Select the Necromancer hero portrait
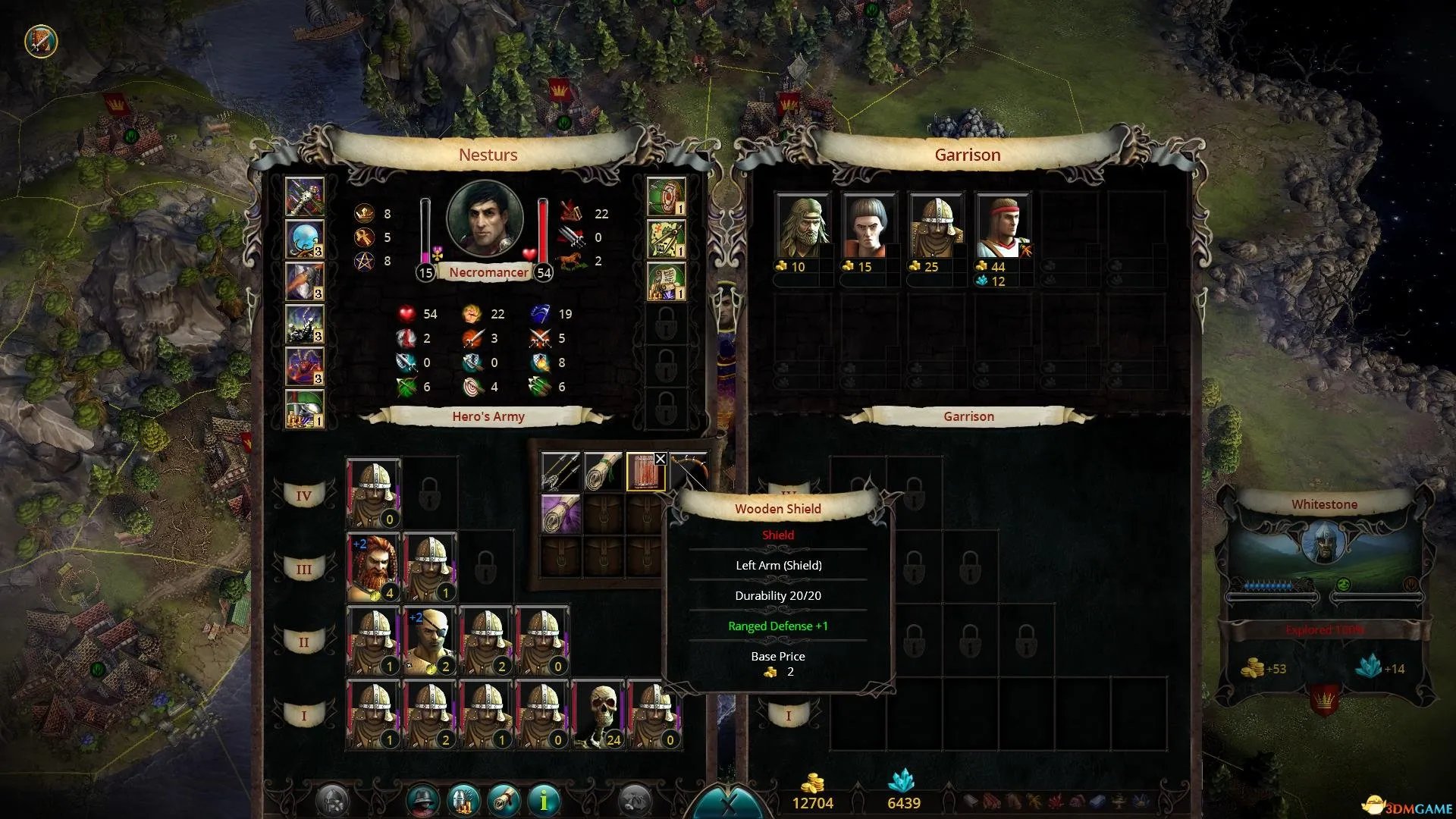The height and width of the screenshot is (819, 1456). (x=485, y=218)
